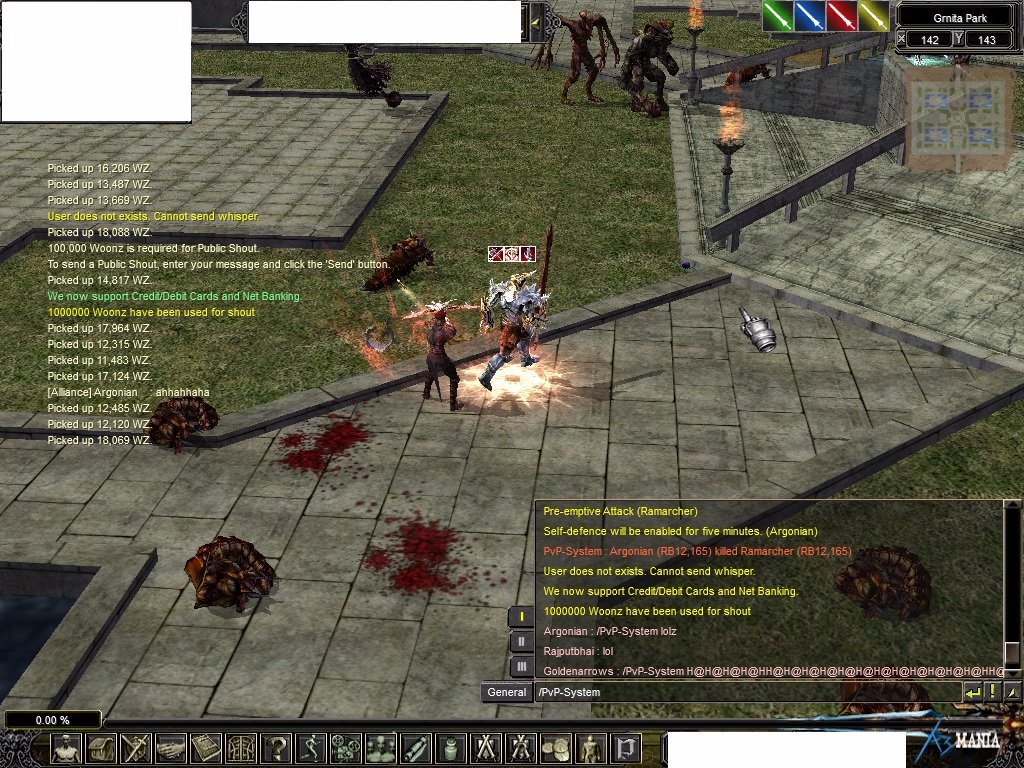Switch to chat tab II
This screenshot has width=1024, height=768.
[521, 642]
